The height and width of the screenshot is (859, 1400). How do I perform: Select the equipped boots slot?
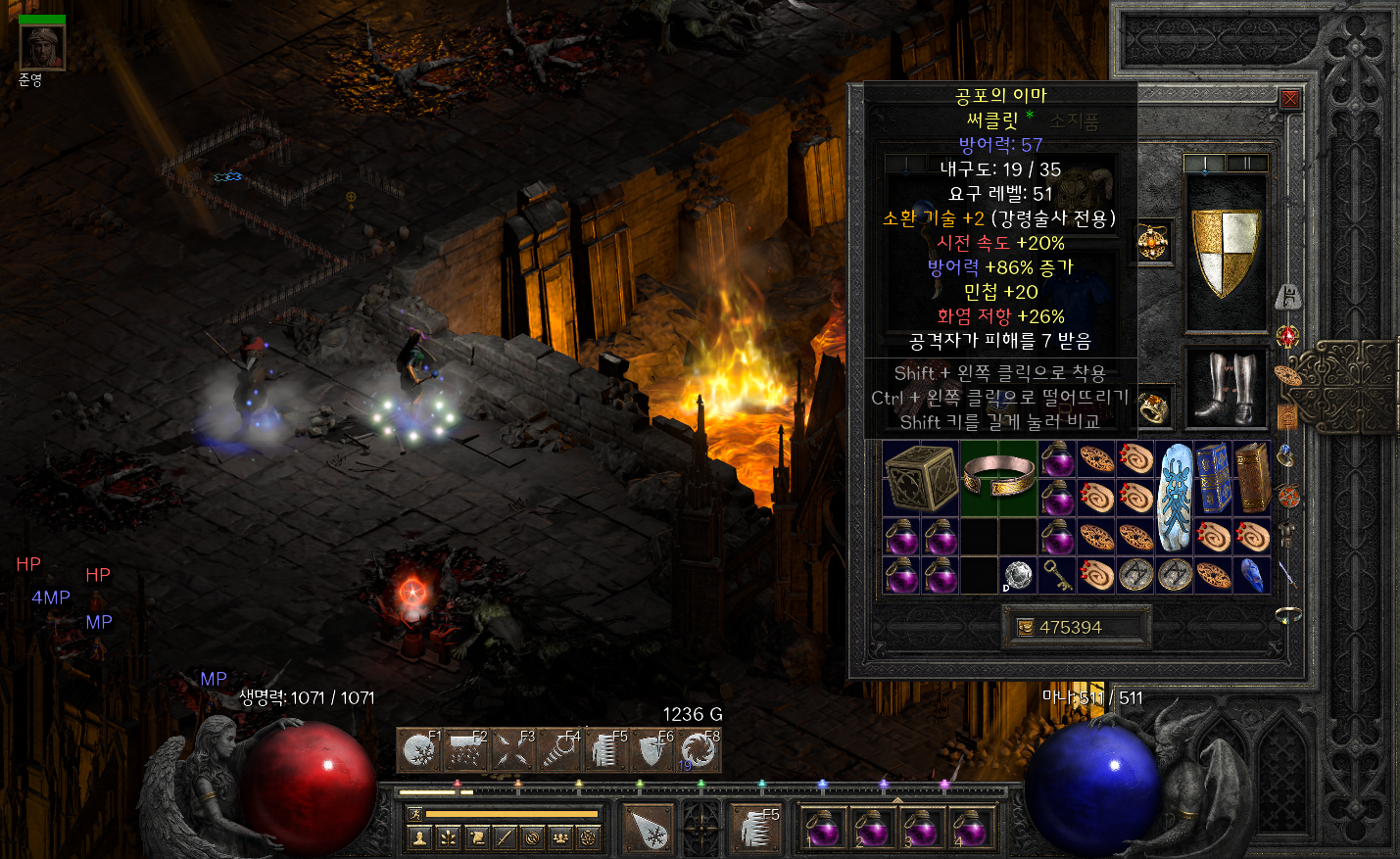pos(1227,388)
